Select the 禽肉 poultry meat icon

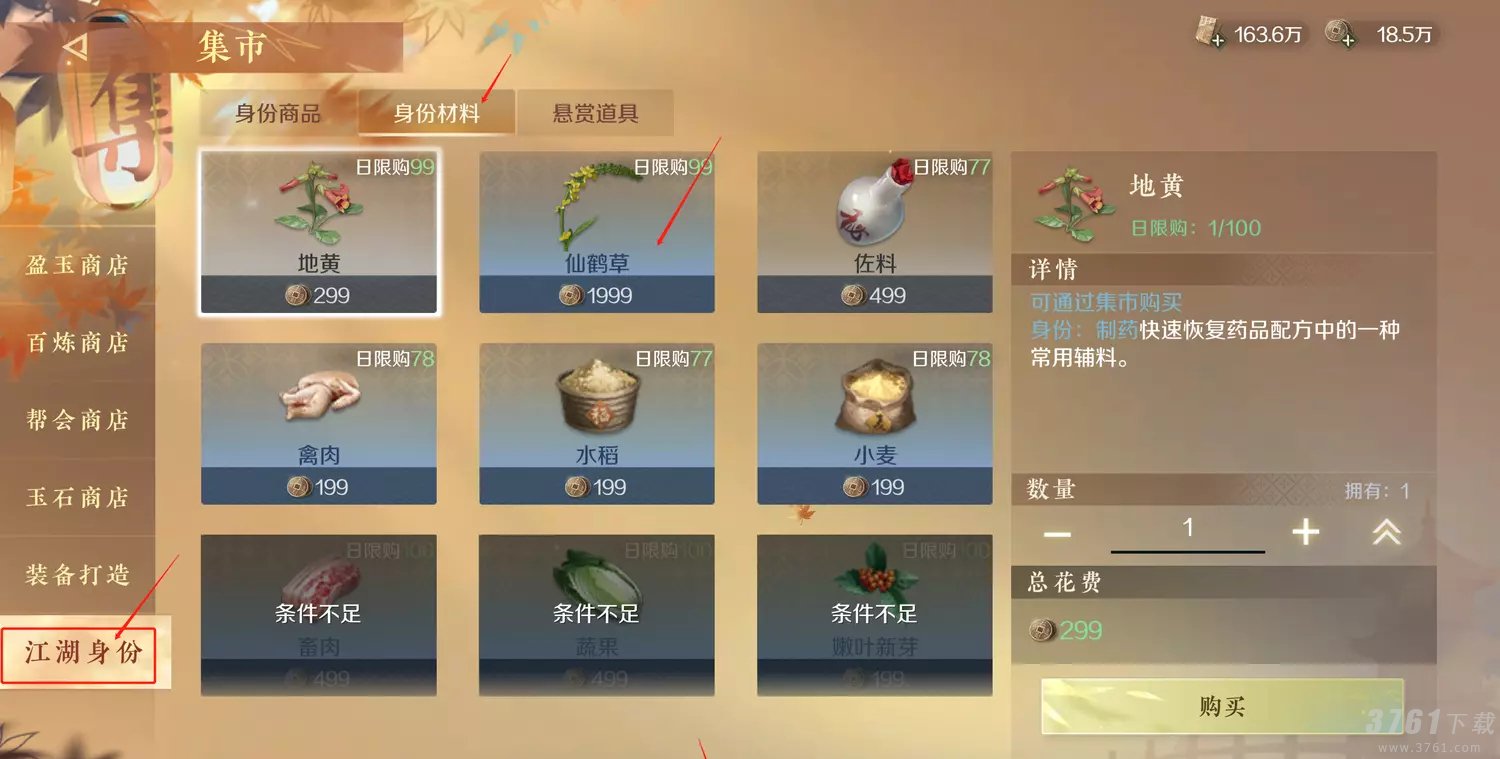point(317,397)
